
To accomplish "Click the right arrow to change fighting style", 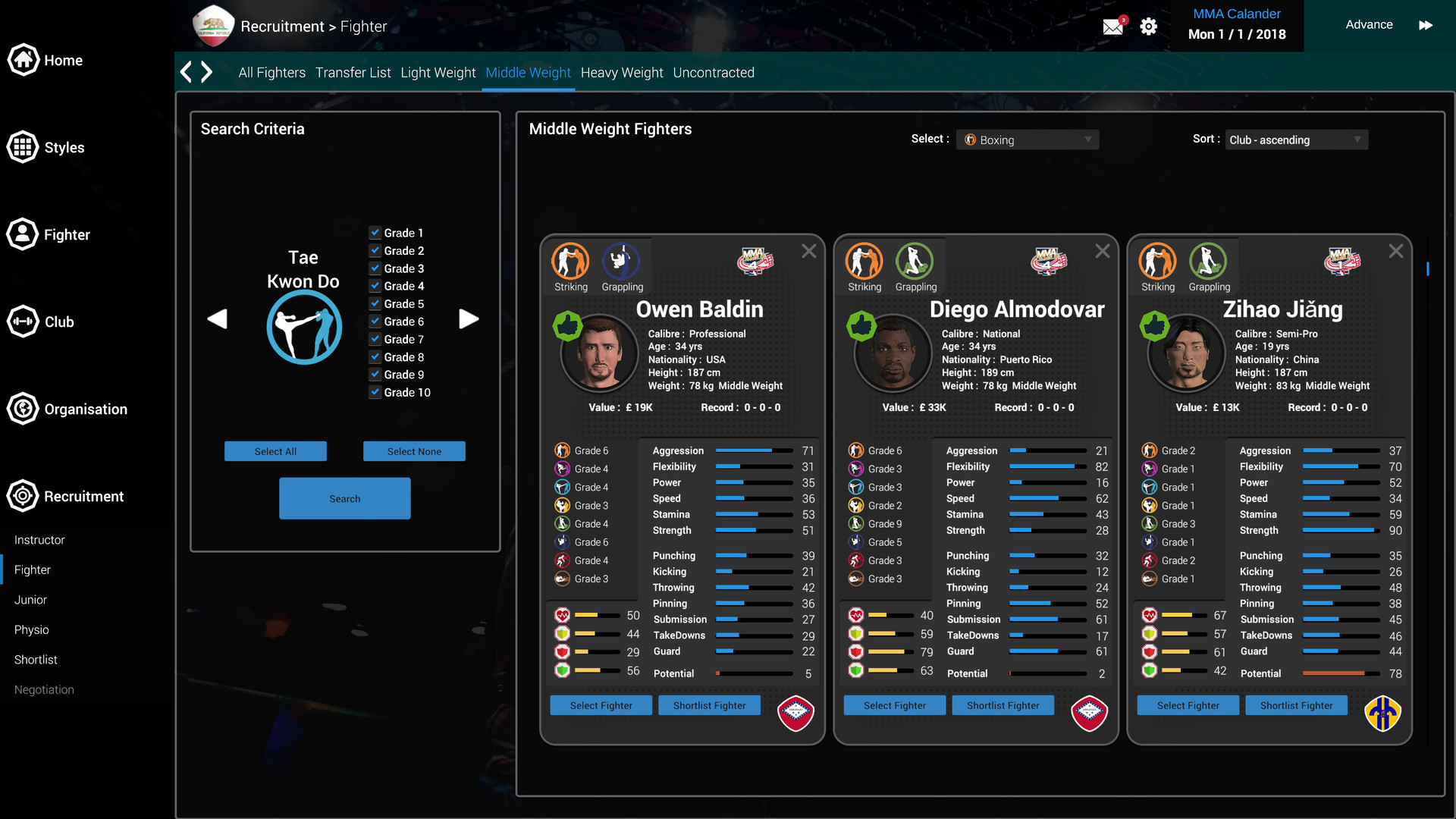I will pos(469,319).
